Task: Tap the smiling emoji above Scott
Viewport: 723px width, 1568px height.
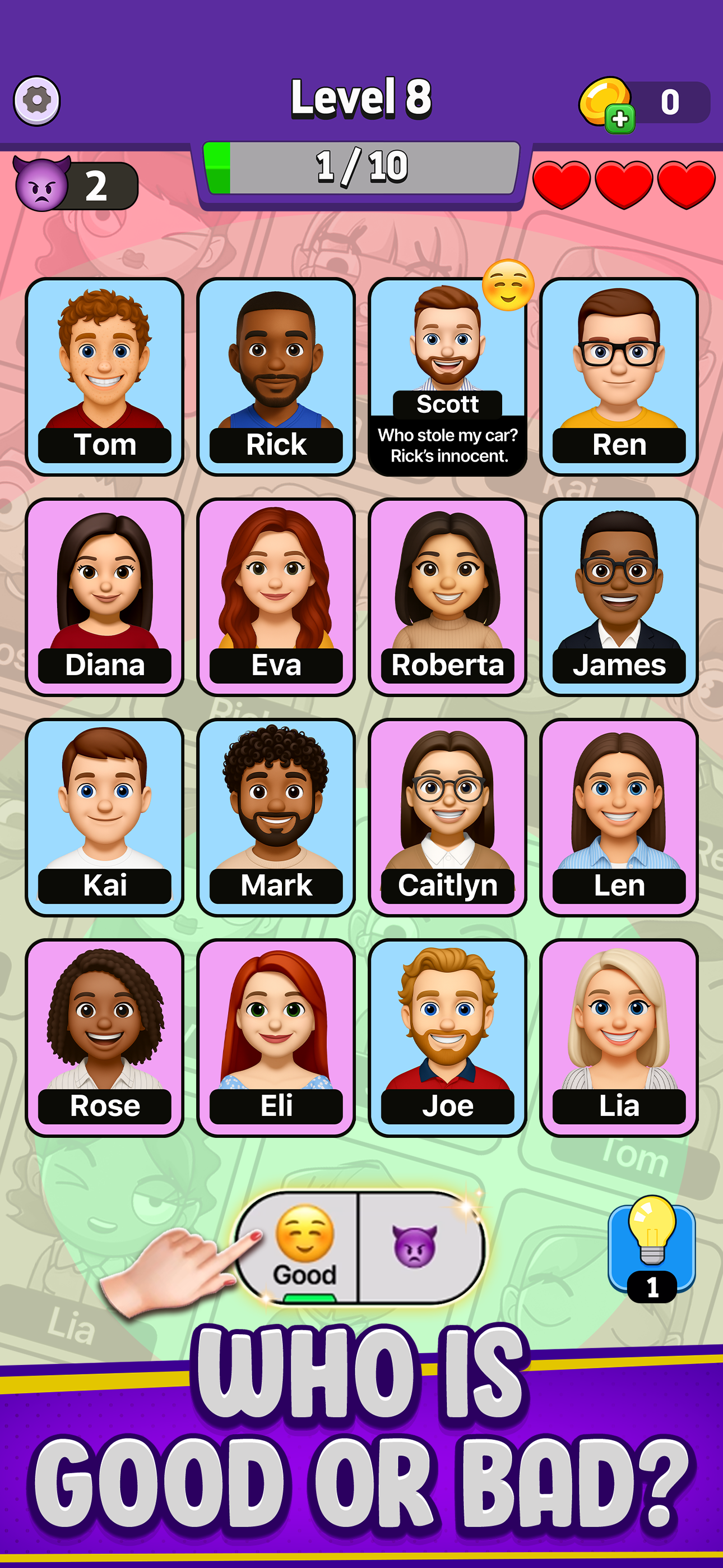Action: point(508,286)
